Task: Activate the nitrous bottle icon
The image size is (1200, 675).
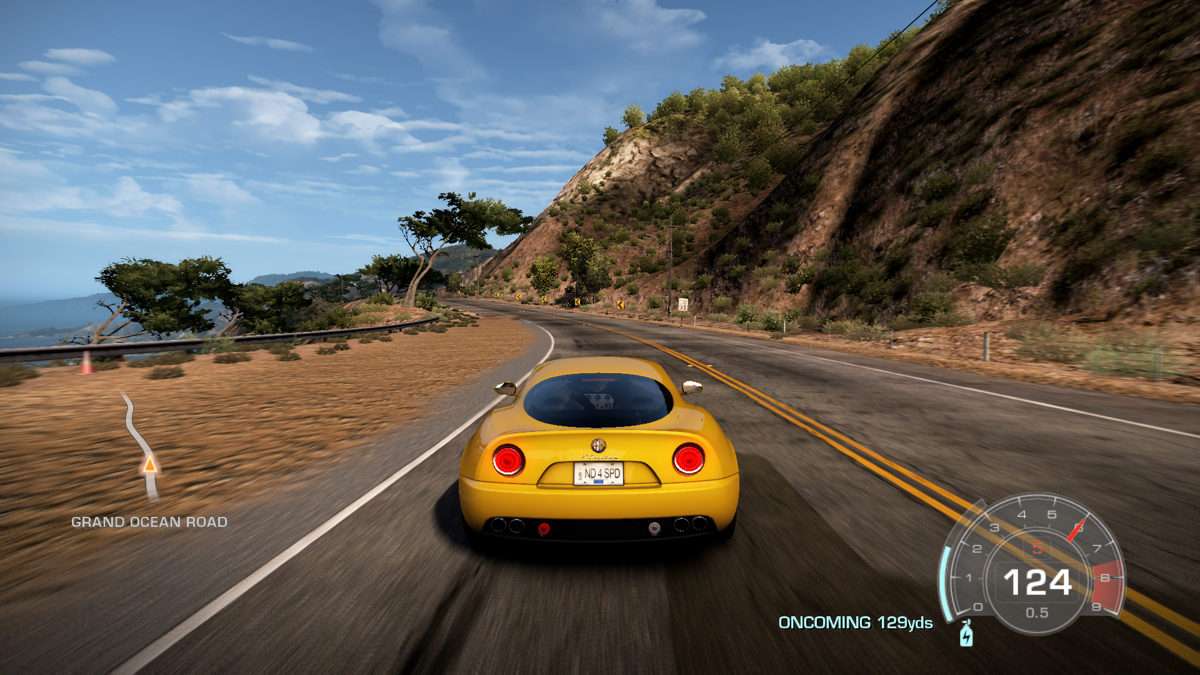Action: pos(966,634)
